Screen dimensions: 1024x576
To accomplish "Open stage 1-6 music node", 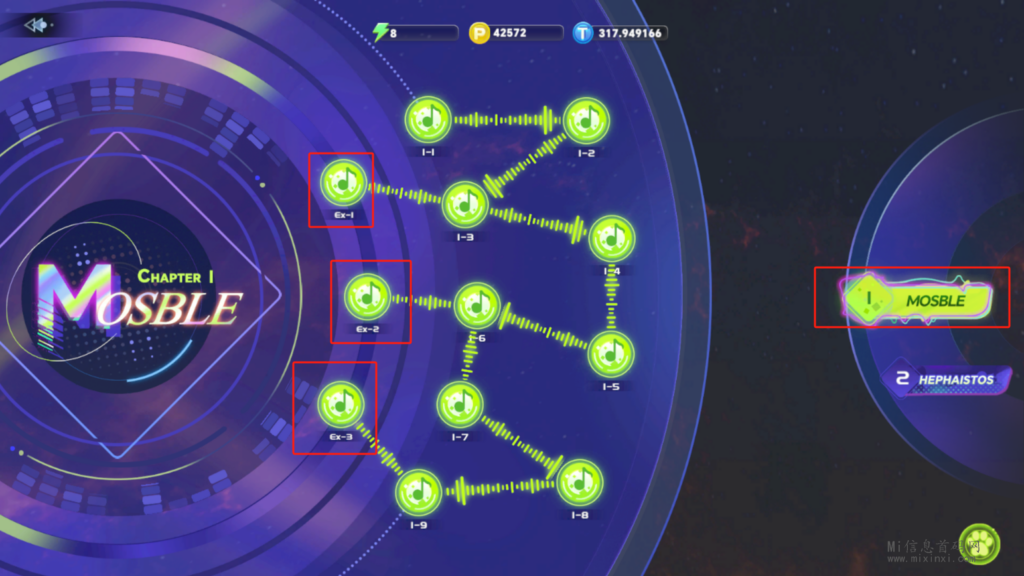I will tap(477, 305).
